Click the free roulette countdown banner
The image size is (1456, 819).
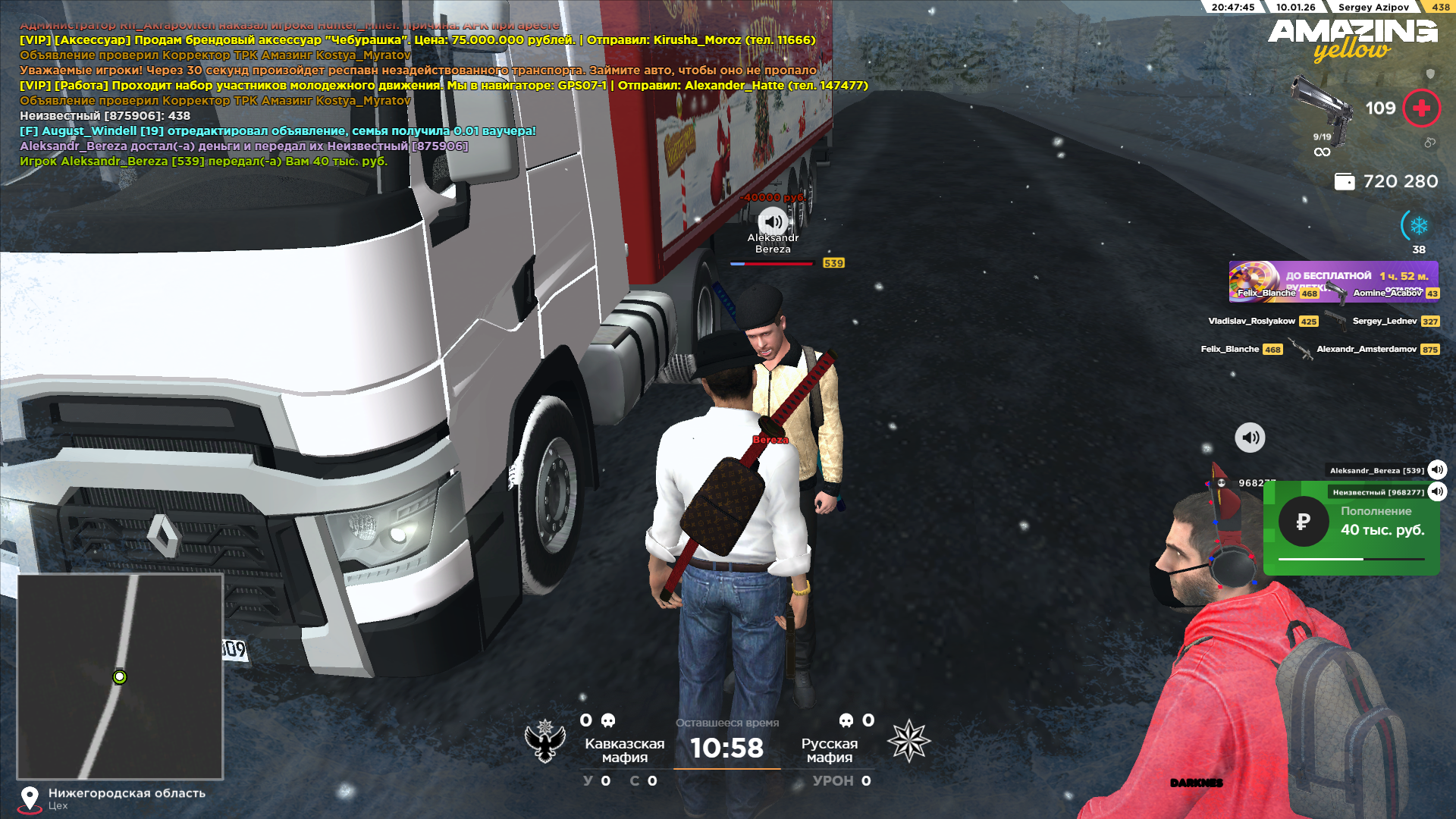coord(1333,281)
